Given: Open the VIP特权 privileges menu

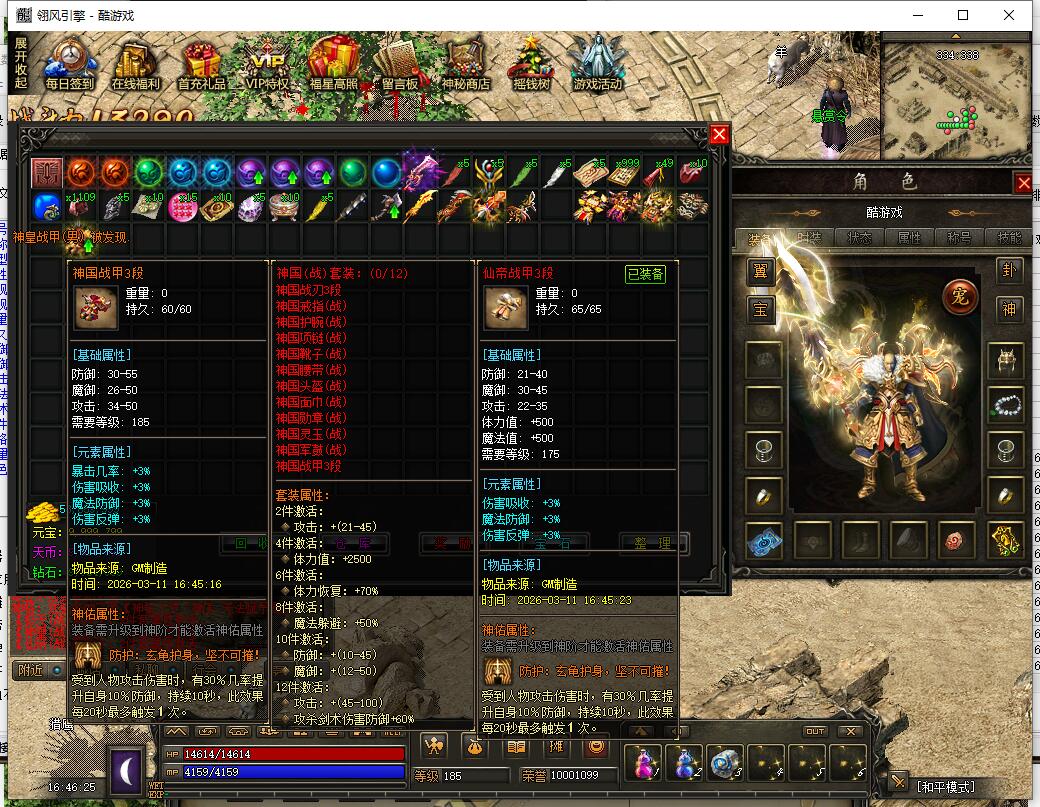Looking at the screenshot, I should coord(267,64).
